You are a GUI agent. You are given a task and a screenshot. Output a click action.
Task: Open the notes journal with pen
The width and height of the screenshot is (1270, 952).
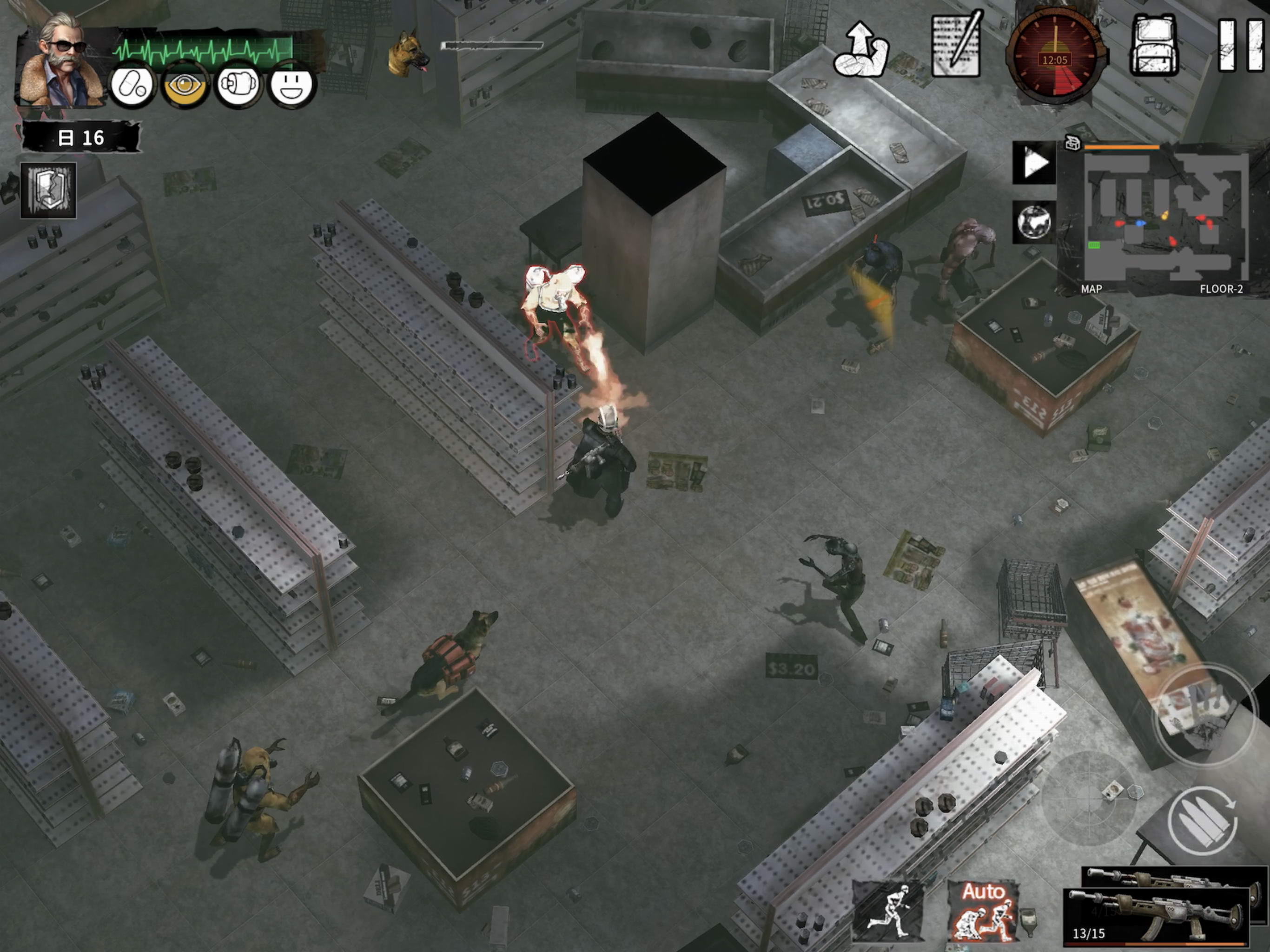[957, 46]
